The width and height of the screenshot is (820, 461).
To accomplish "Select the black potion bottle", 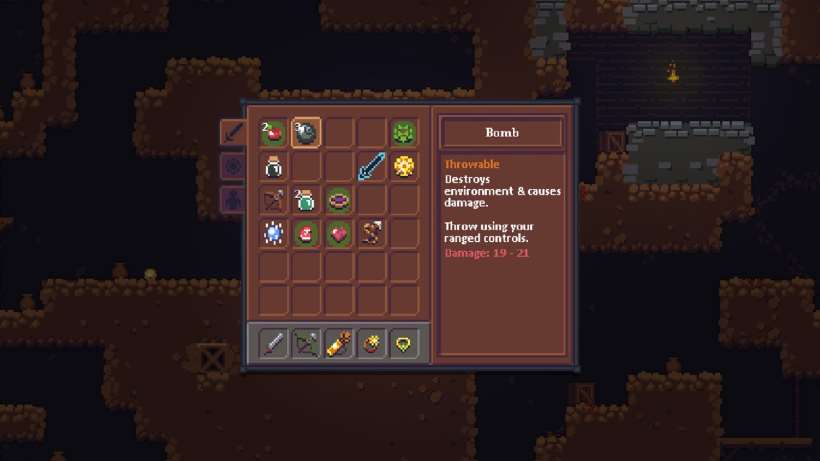I will (273, 166).
